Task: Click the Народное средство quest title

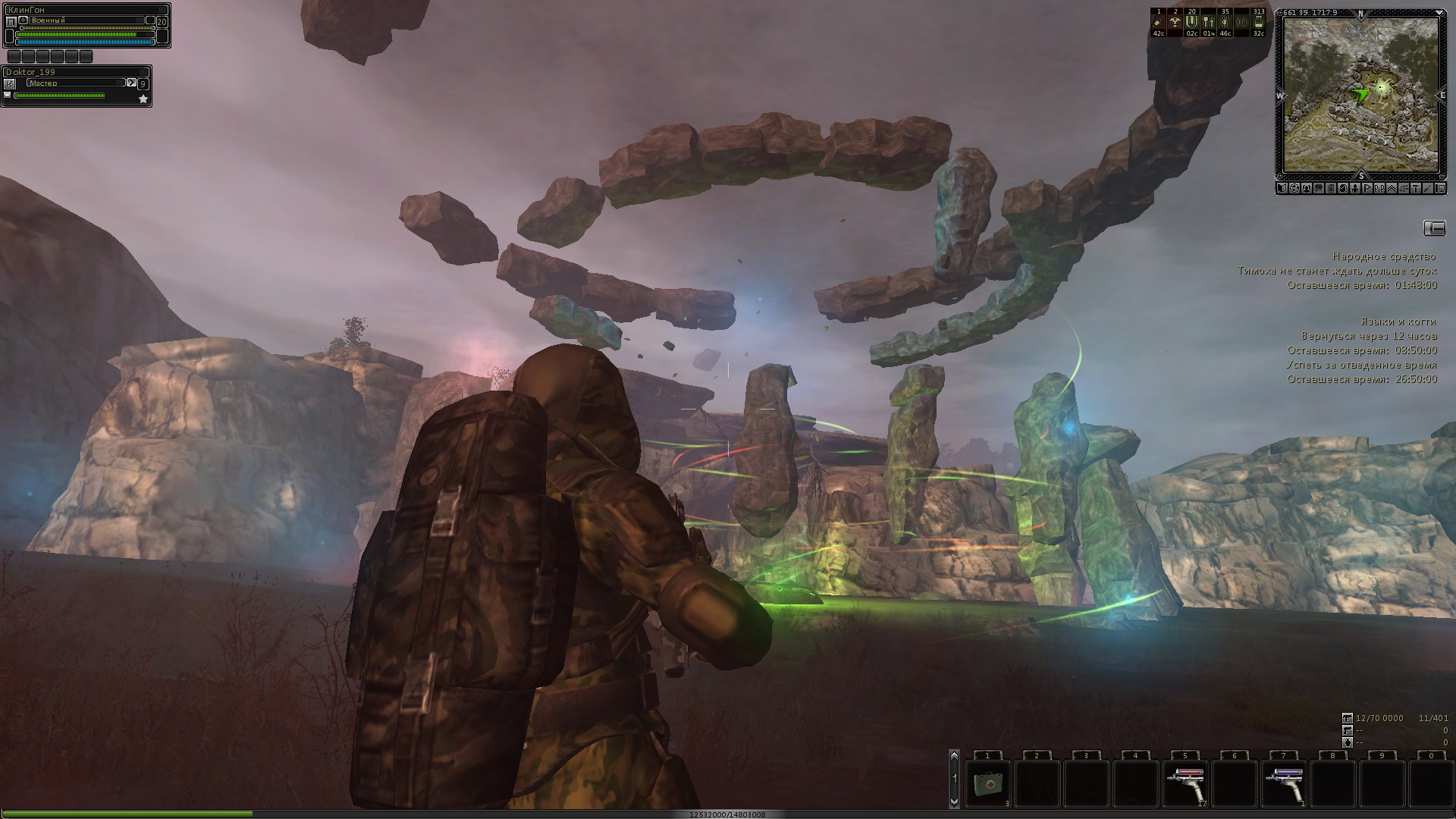Action: (1384, 257)
